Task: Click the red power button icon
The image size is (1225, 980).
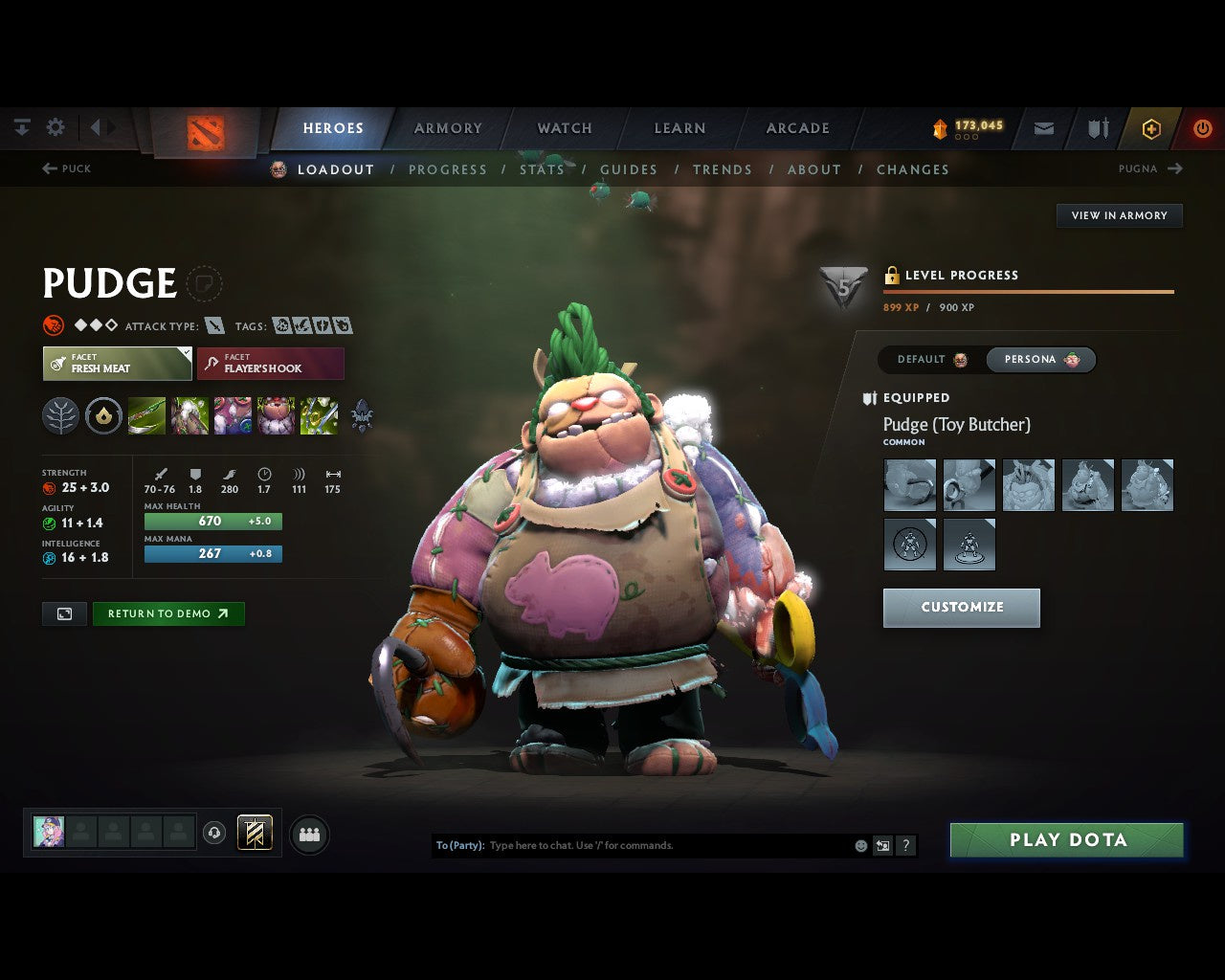Action: [1203, 127]
